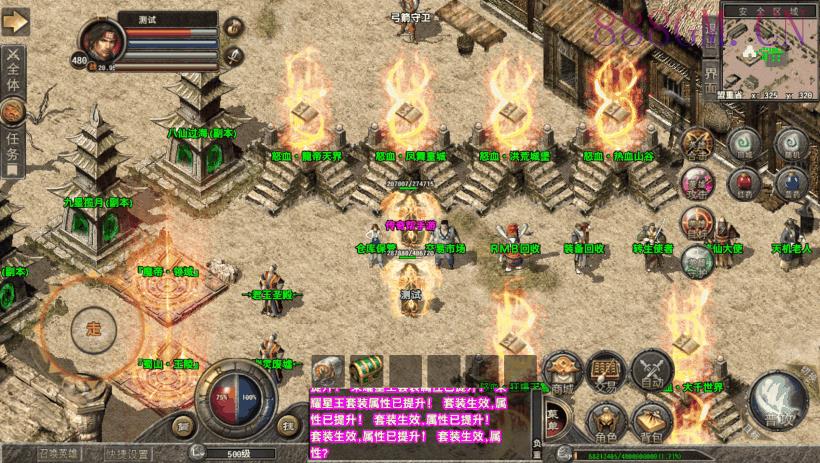Open the 商城 shop button
This screenshot has height=463, width=820.
563,372
